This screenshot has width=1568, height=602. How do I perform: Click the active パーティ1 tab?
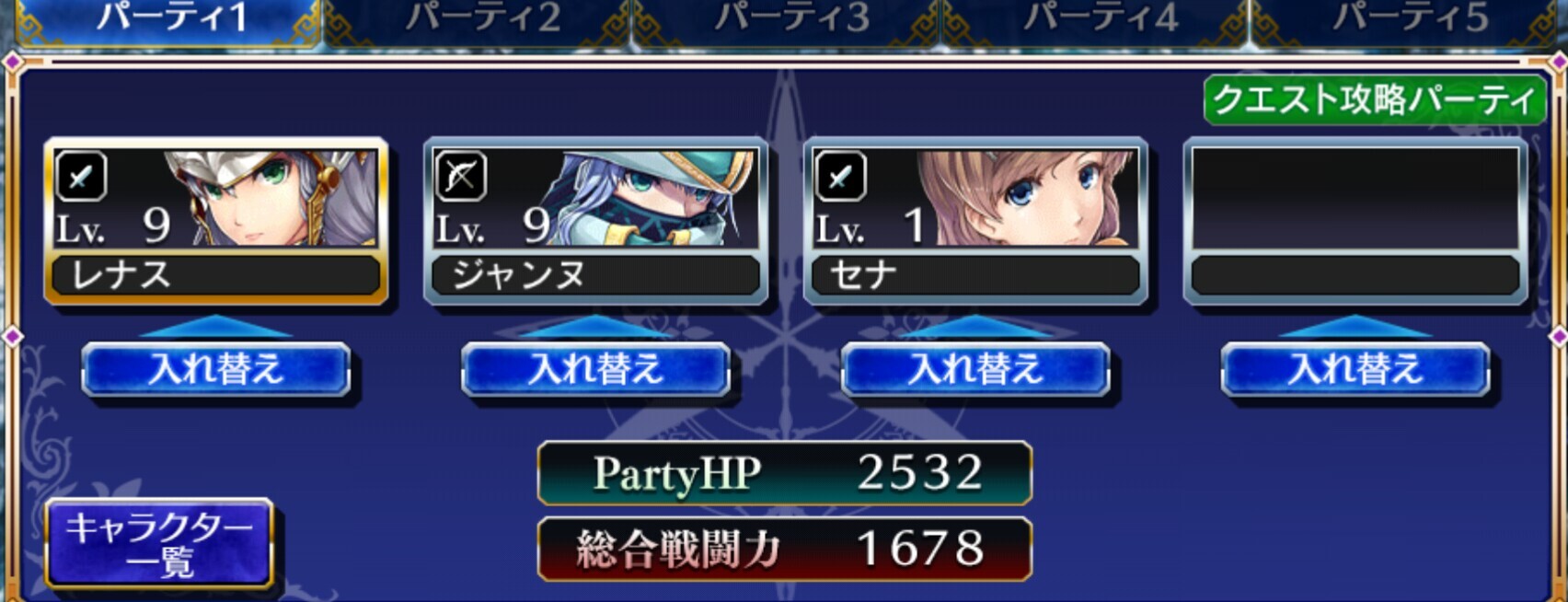pyautogui.click(x=172, y=18)
